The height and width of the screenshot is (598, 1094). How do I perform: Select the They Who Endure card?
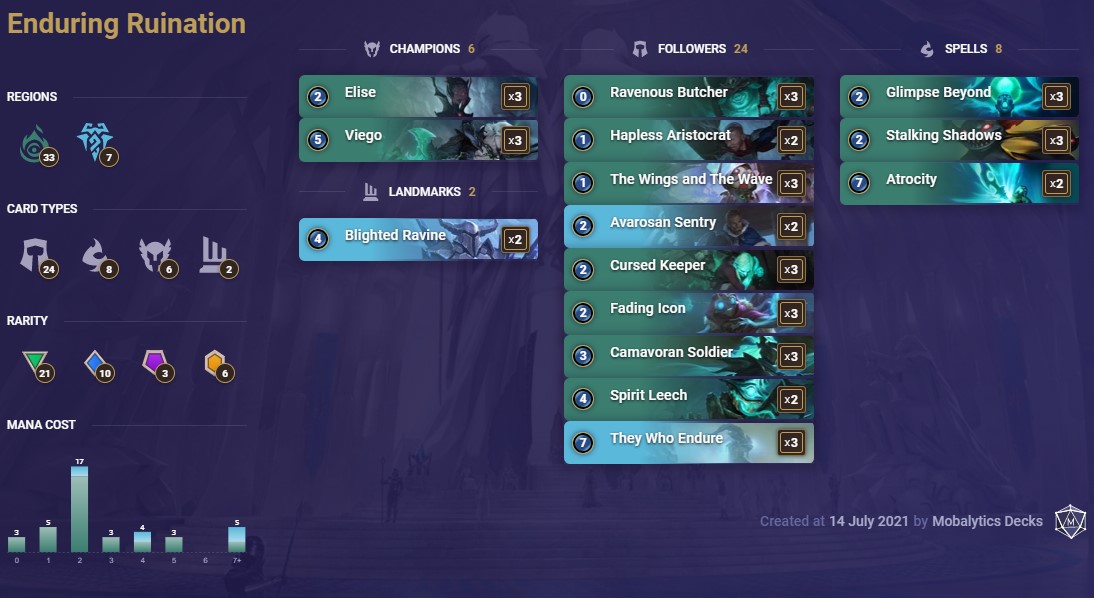pyautogui.click(x=688, y=442)
